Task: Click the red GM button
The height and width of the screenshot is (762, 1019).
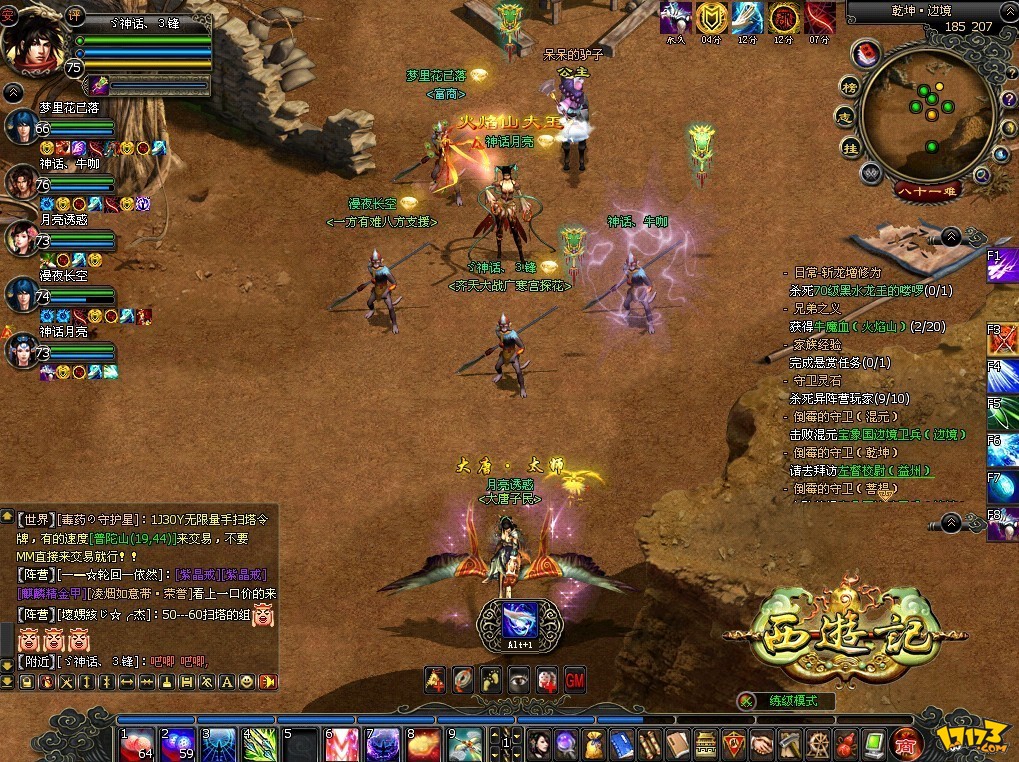Action: point(574,679)
